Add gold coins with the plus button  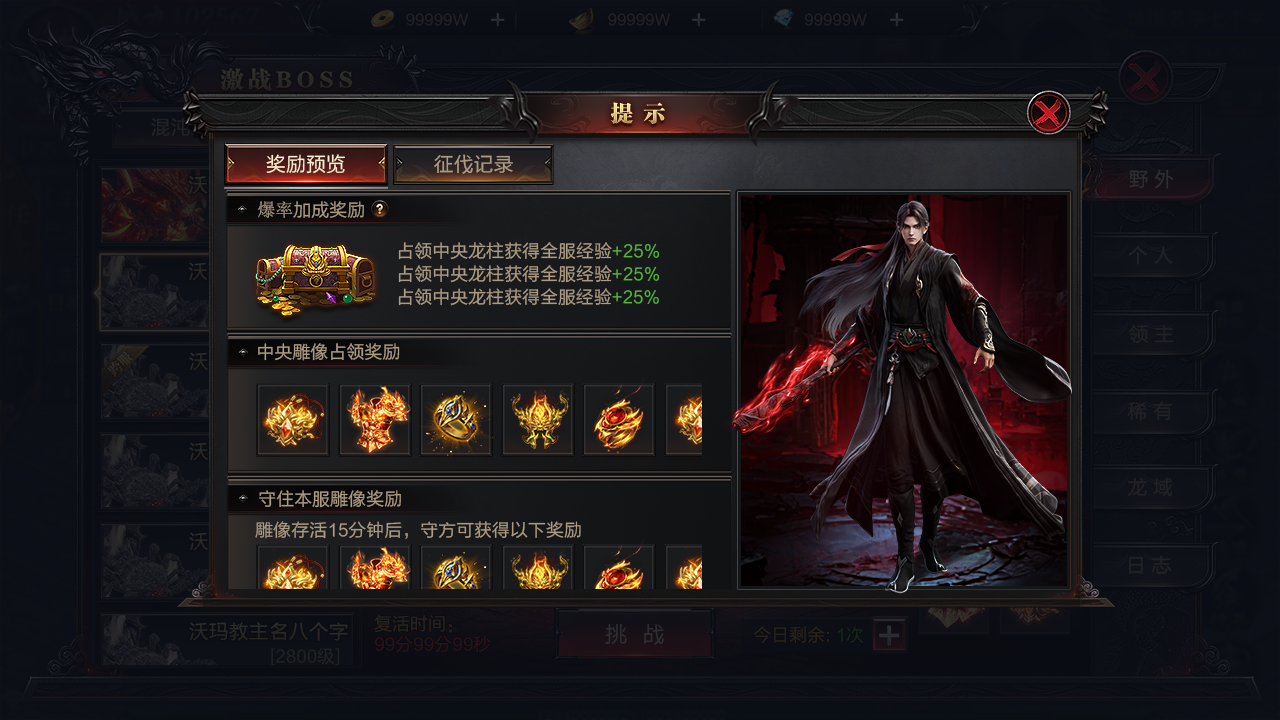497,20
